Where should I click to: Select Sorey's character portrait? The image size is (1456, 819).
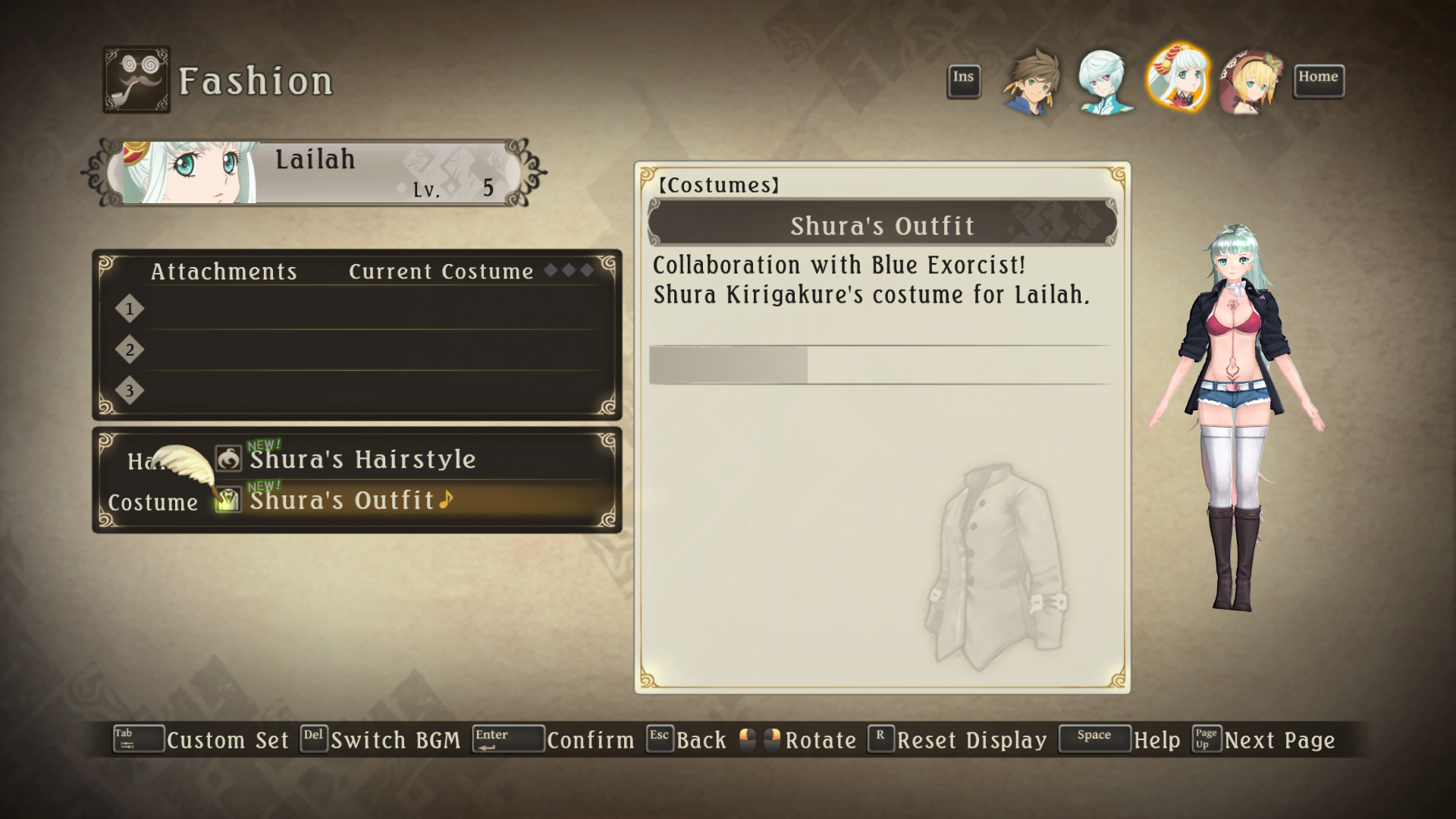point(1031,81)
